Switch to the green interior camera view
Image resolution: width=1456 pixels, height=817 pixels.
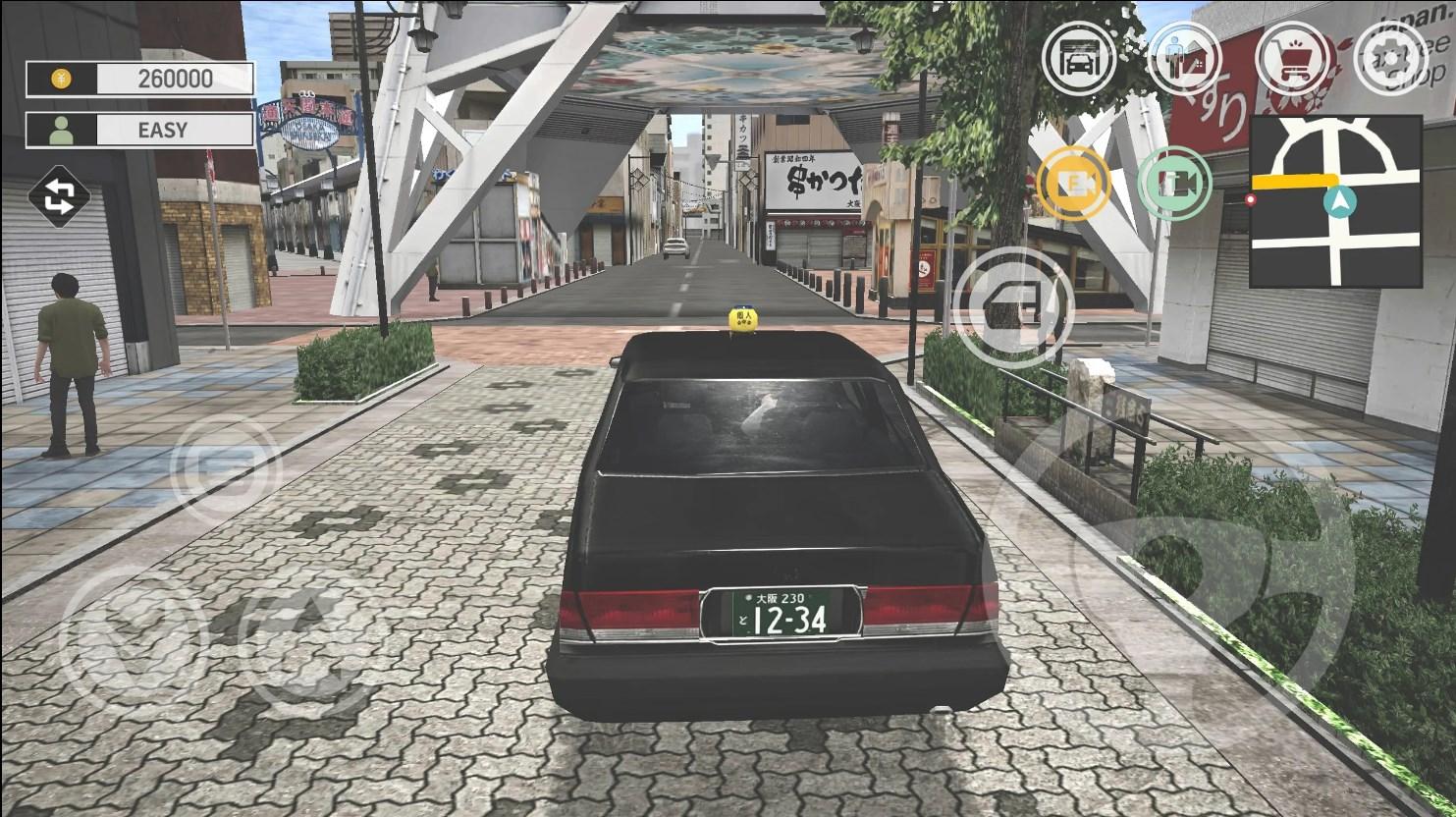coord(1175,182)
